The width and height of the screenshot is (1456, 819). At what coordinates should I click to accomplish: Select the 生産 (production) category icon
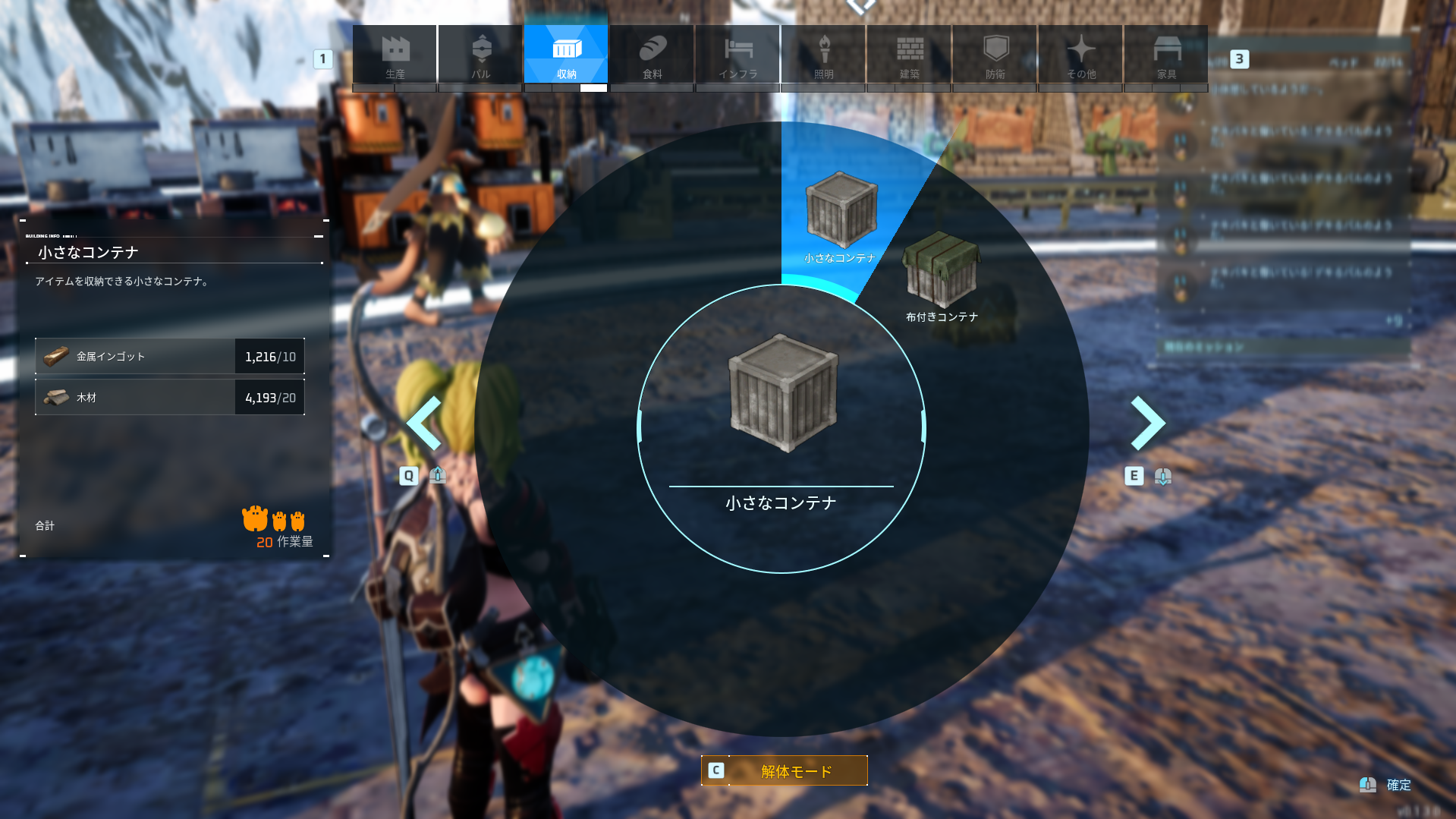(394, 53)
